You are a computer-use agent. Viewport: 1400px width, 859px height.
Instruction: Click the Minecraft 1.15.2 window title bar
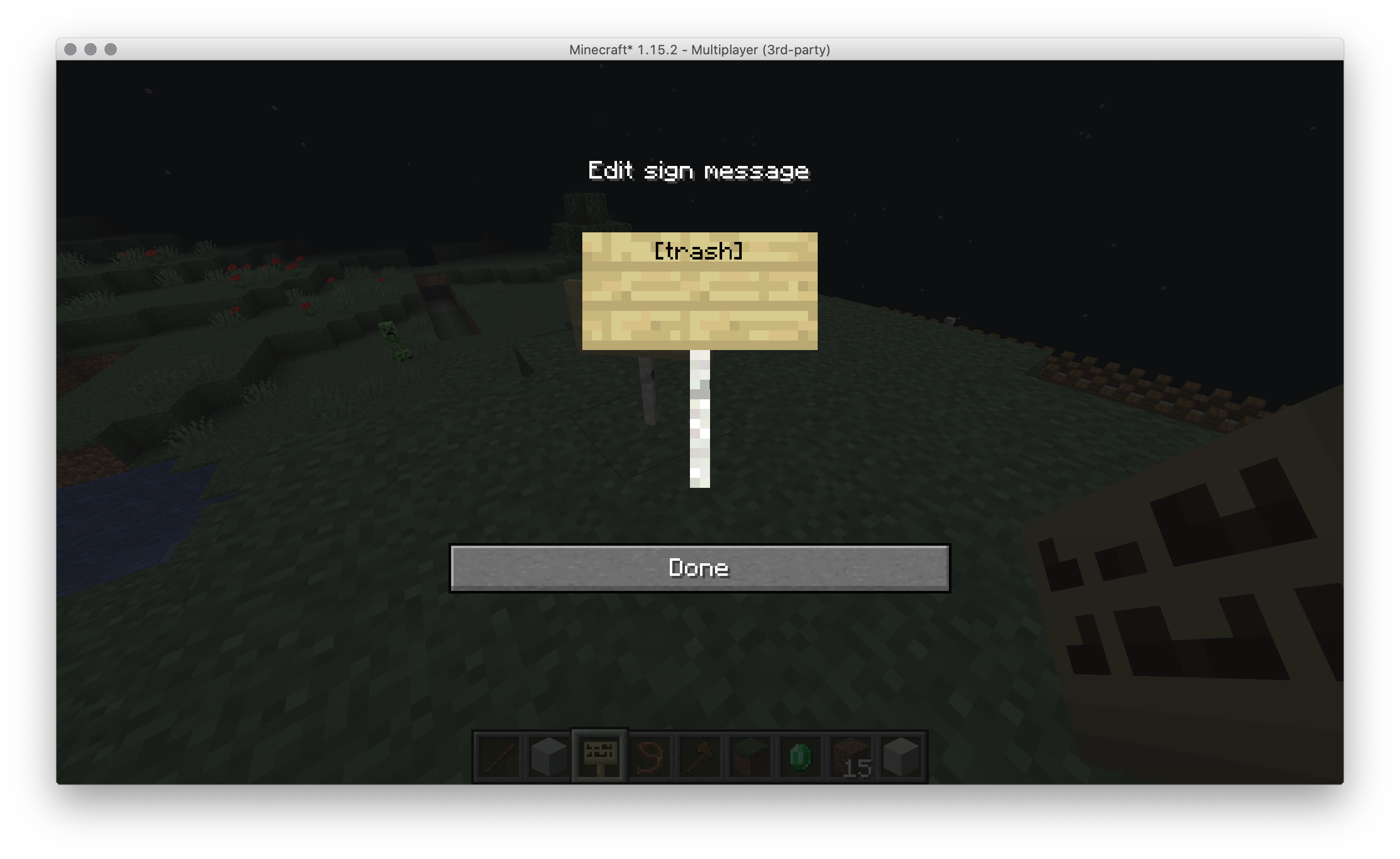click(x=700, y=50)
